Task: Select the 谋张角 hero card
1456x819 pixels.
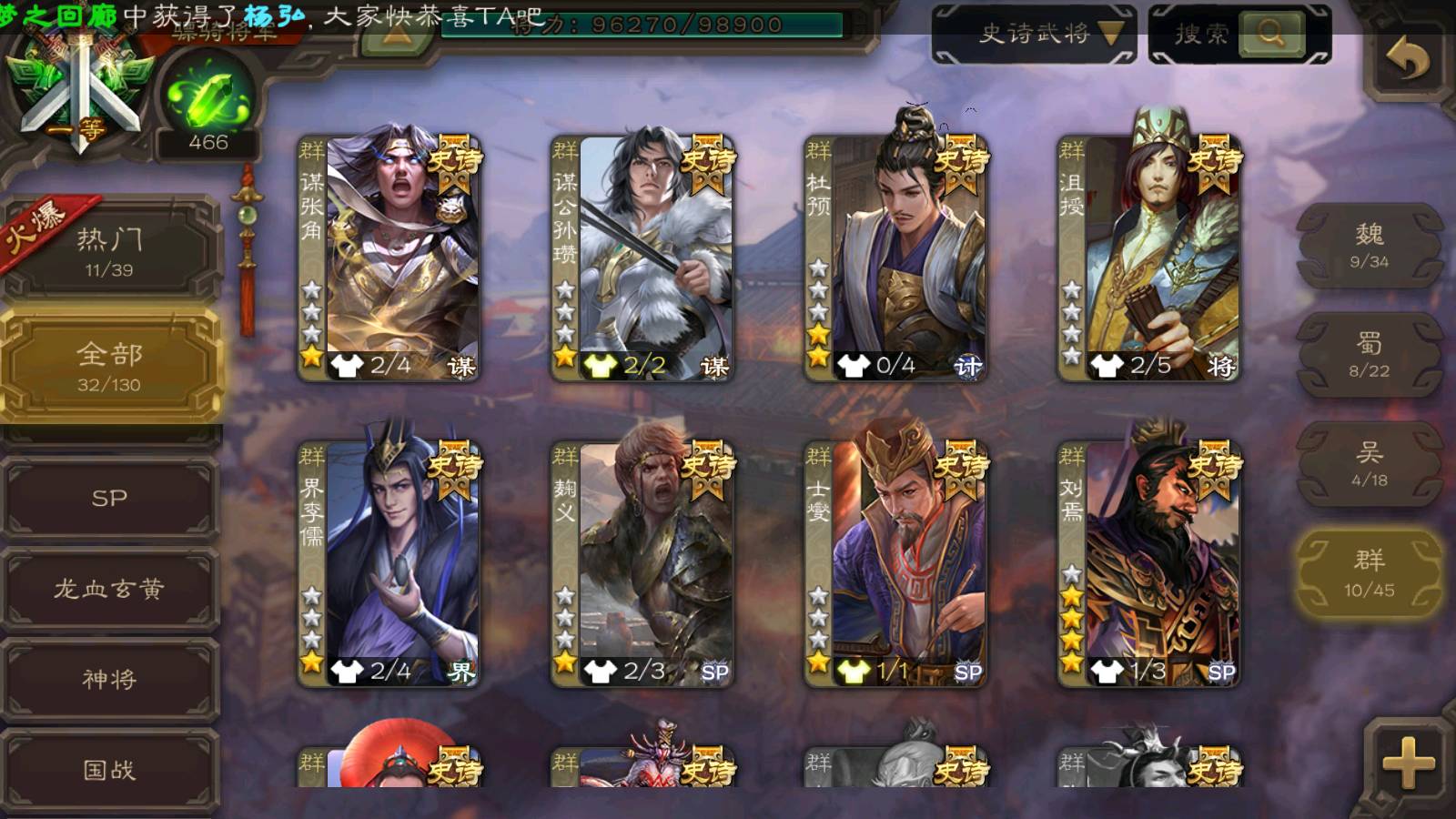Action: pos(389,258)
